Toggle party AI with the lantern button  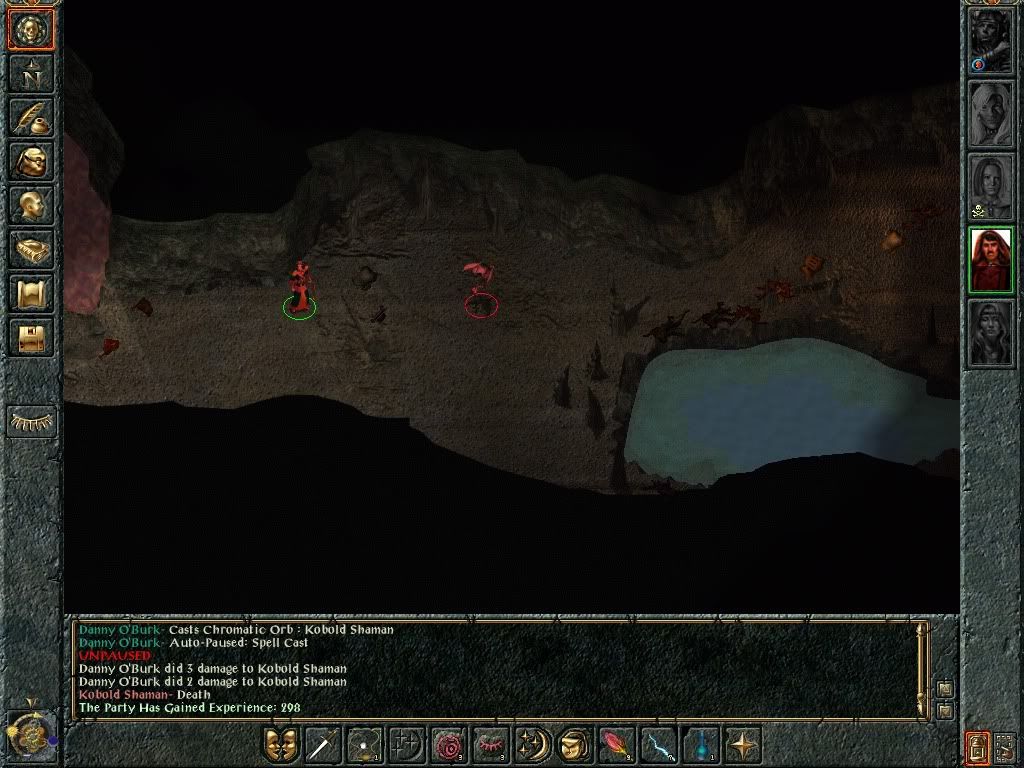(x=977, y=746)
